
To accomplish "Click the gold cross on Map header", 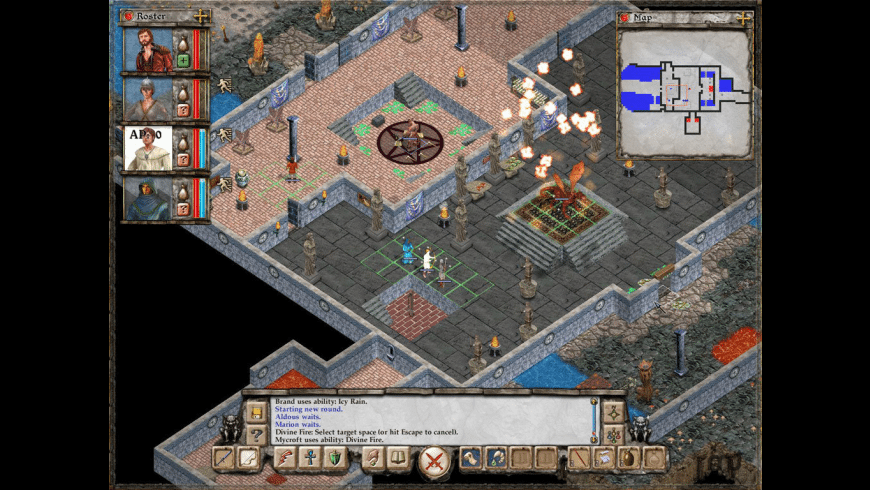I will coord(743,17).
